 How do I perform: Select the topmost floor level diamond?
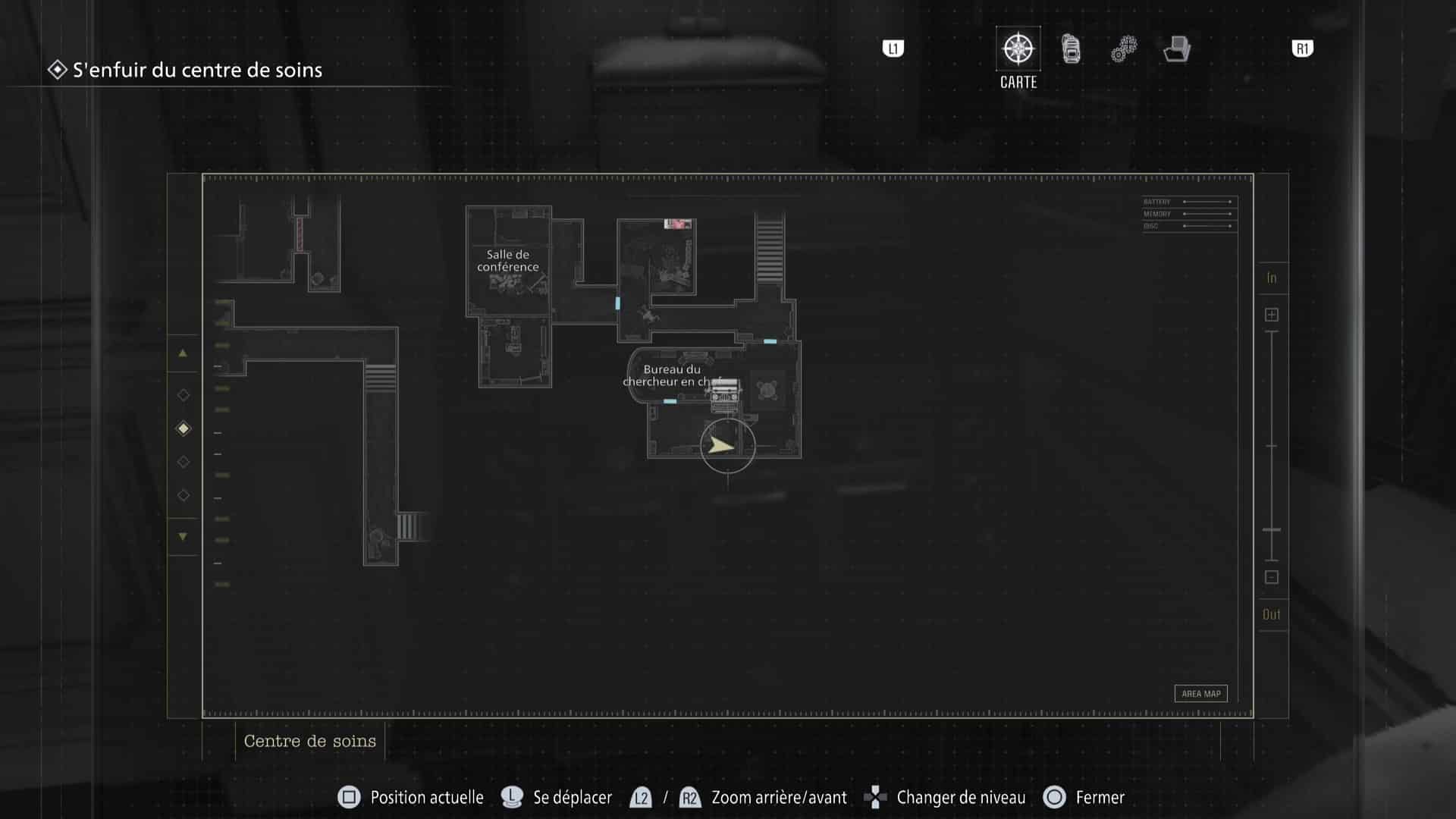pos(183,394)
